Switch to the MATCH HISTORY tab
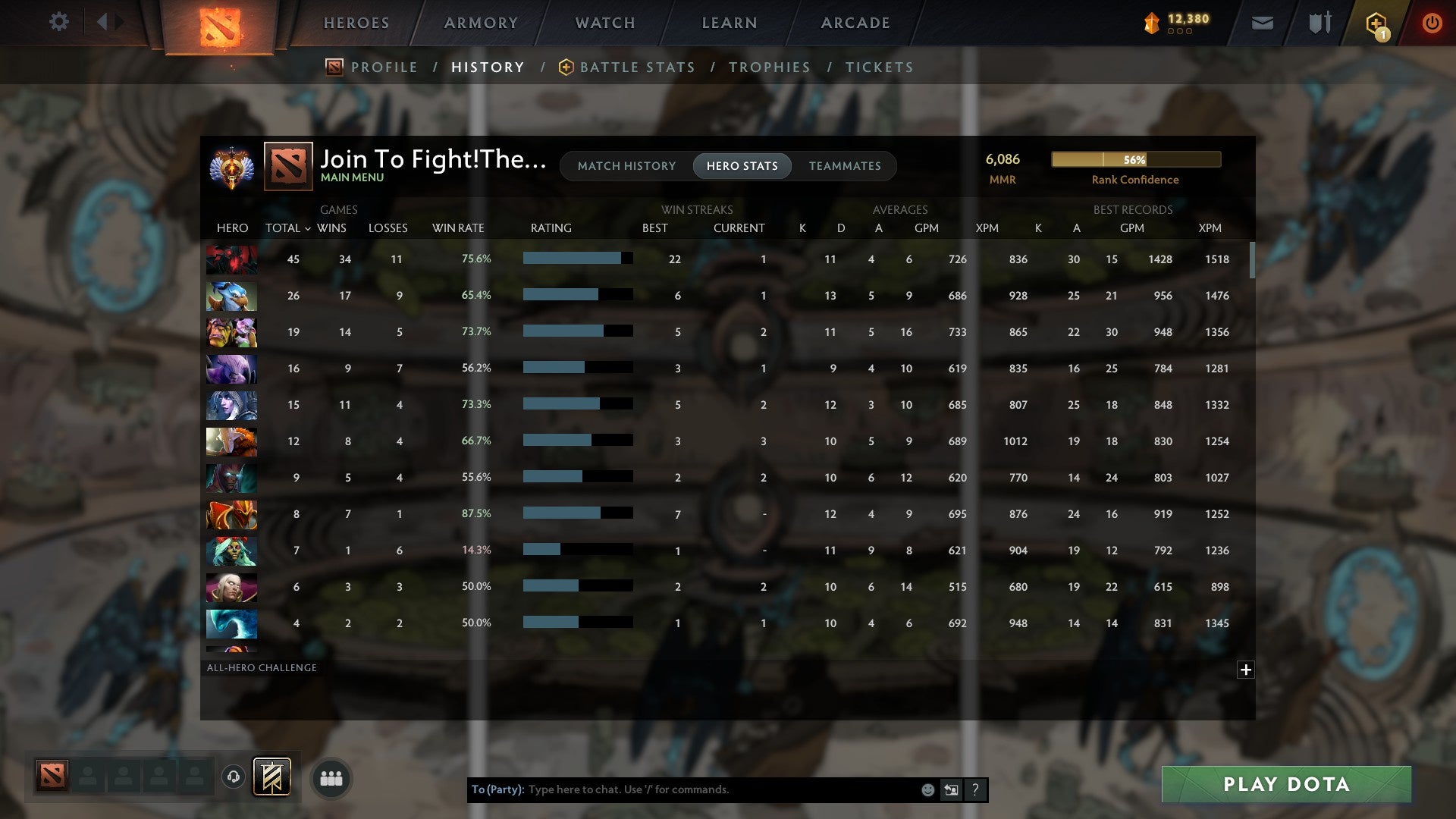This screenshot has height=819, width=1456. pyautogui.click(x=626, y=166)
